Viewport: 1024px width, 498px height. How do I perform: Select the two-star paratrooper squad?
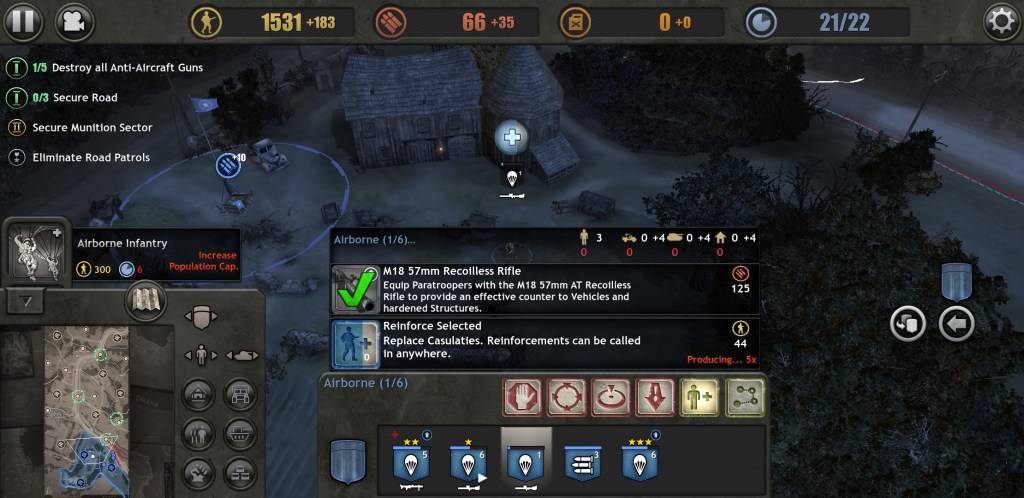pyautogui.click(x=410, y=465)
